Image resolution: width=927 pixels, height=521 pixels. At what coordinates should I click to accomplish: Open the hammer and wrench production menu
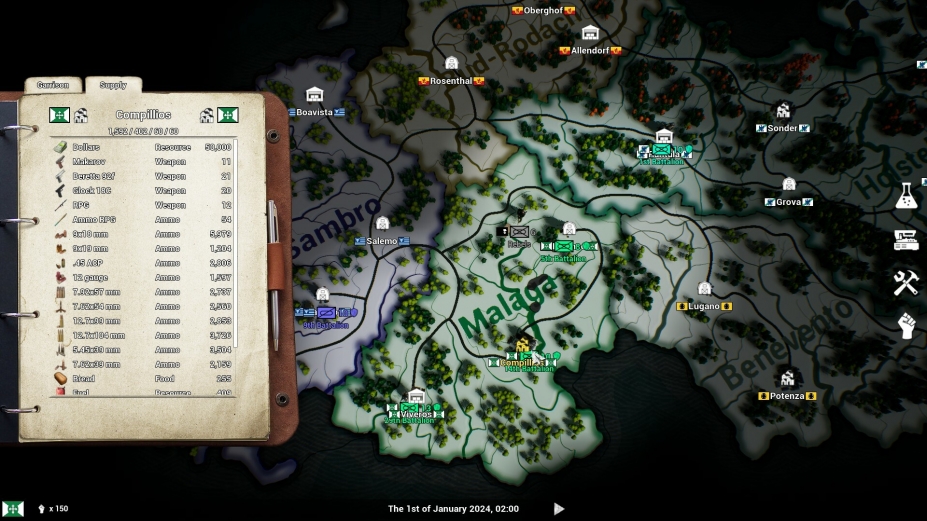(906, 283)
